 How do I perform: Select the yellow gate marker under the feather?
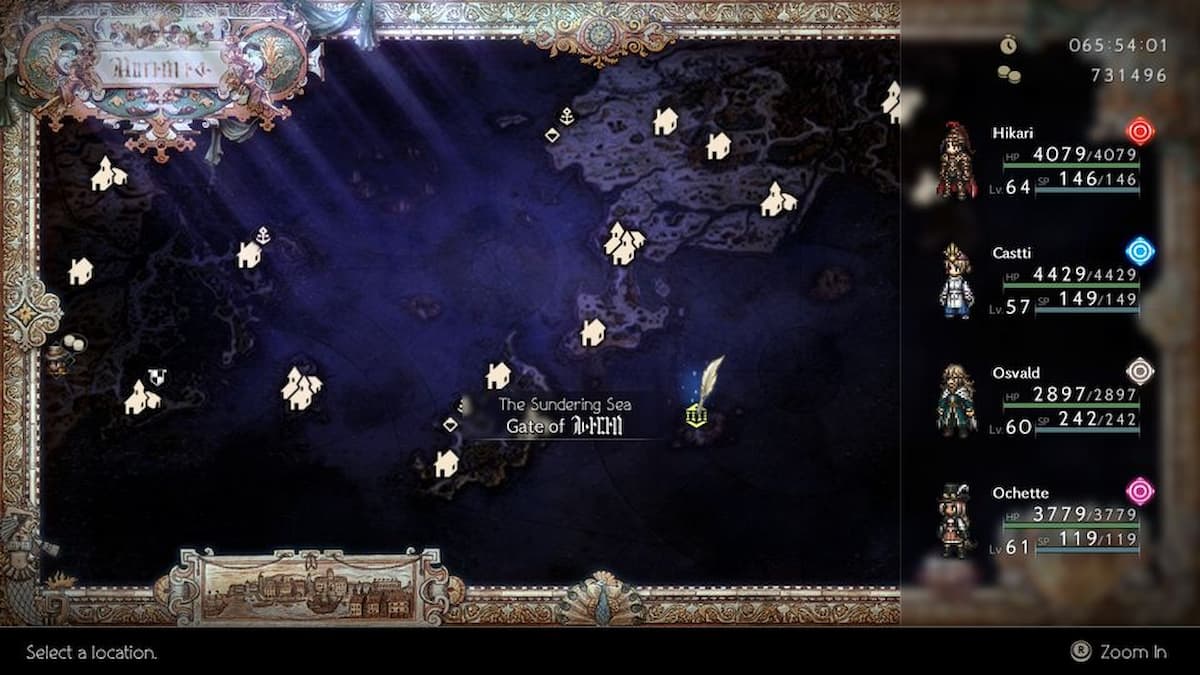coord(697,414)
